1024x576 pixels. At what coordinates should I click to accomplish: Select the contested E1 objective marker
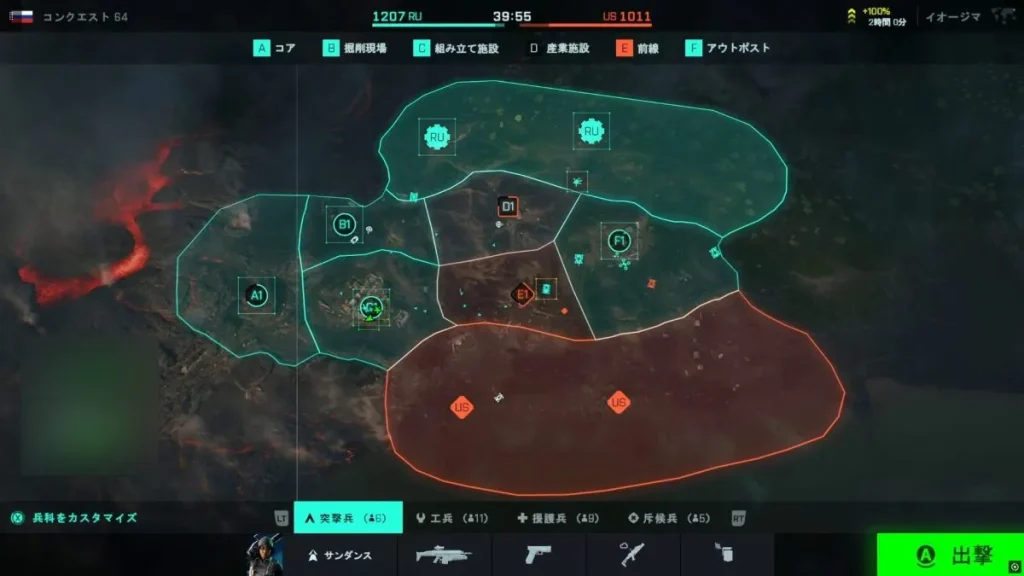(x=521, y=294)
